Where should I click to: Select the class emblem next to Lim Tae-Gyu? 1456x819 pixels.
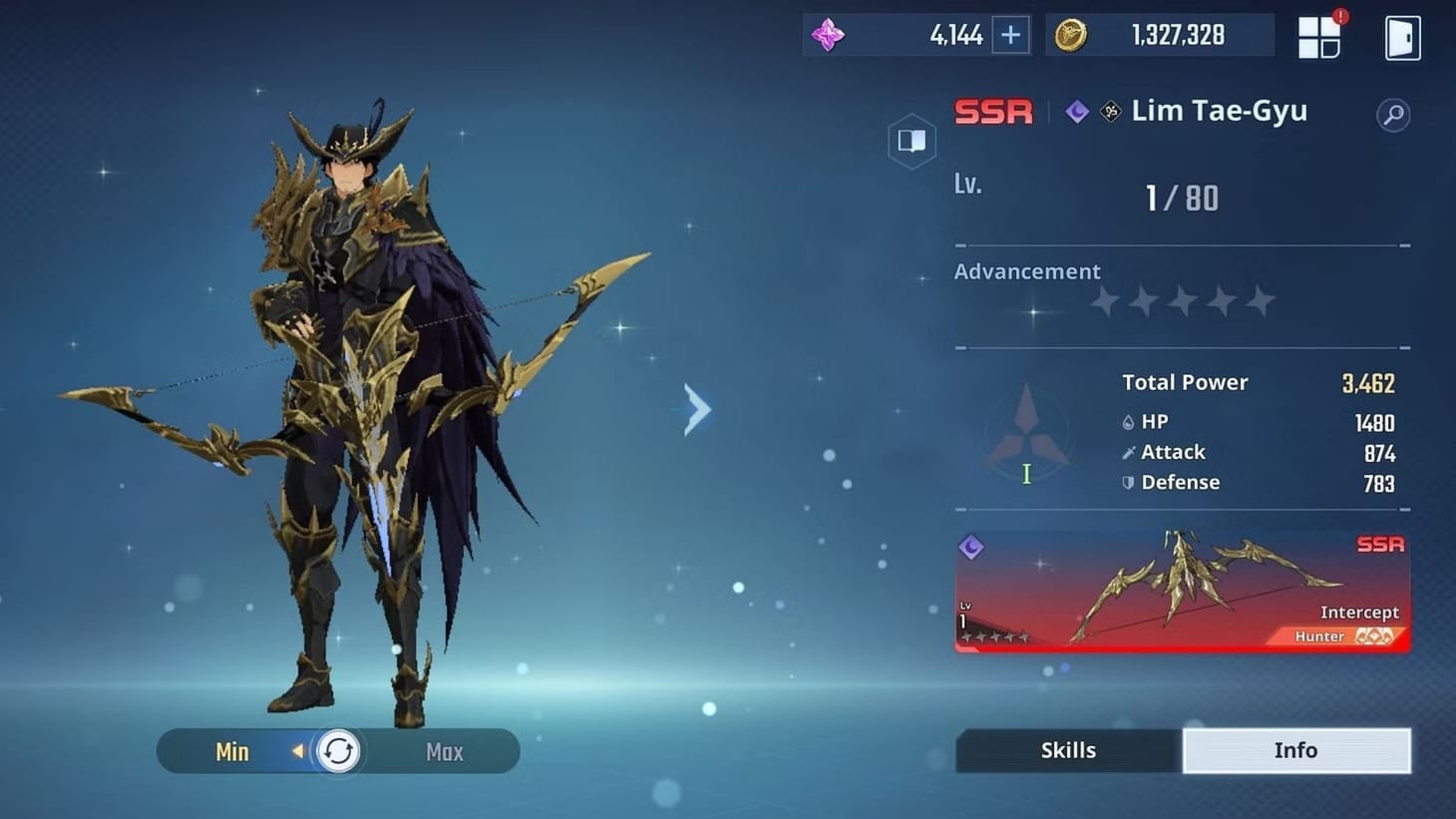tap(1110, 112)
